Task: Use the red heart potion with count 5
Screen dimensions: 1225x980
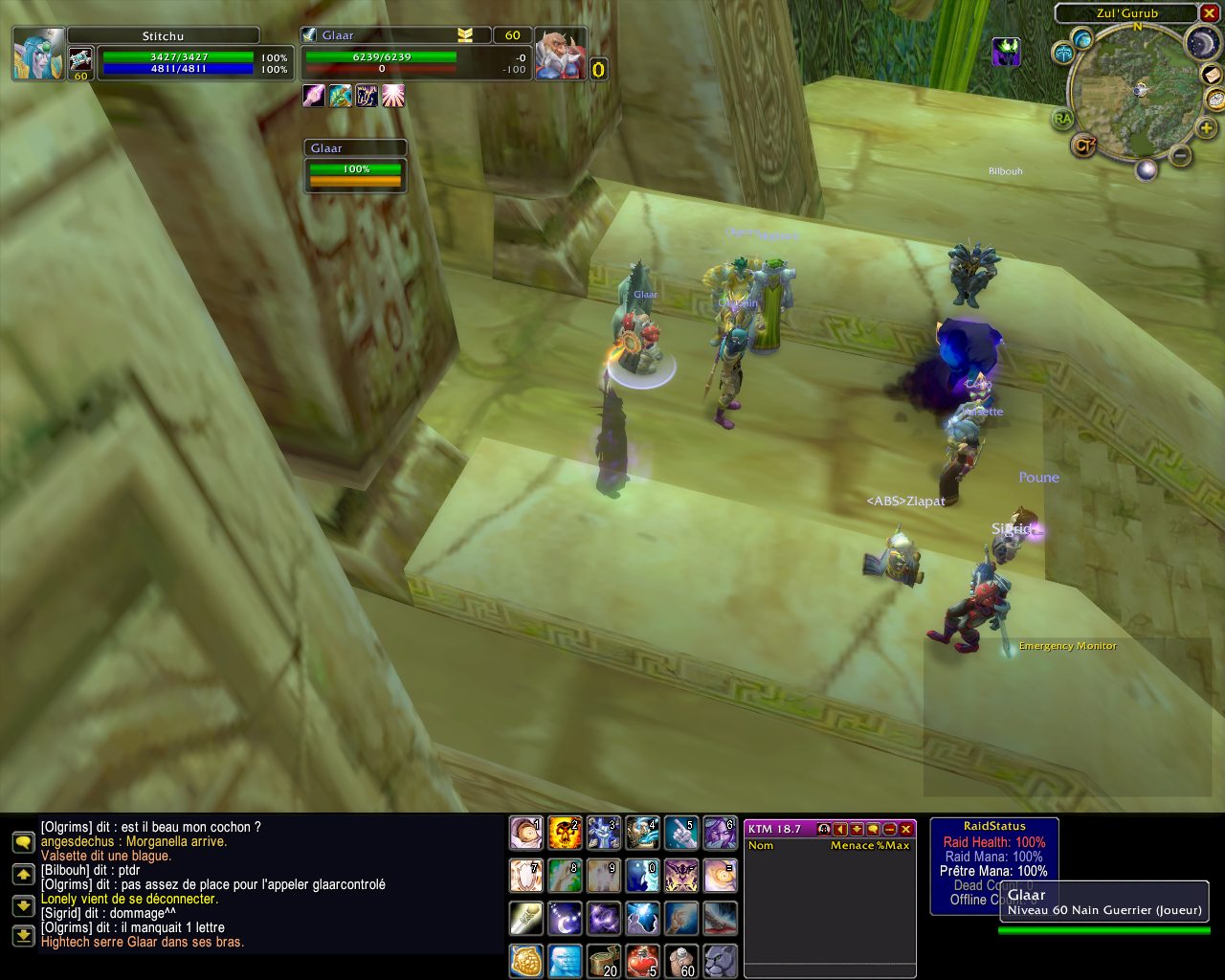Action: tap(642, 960)
